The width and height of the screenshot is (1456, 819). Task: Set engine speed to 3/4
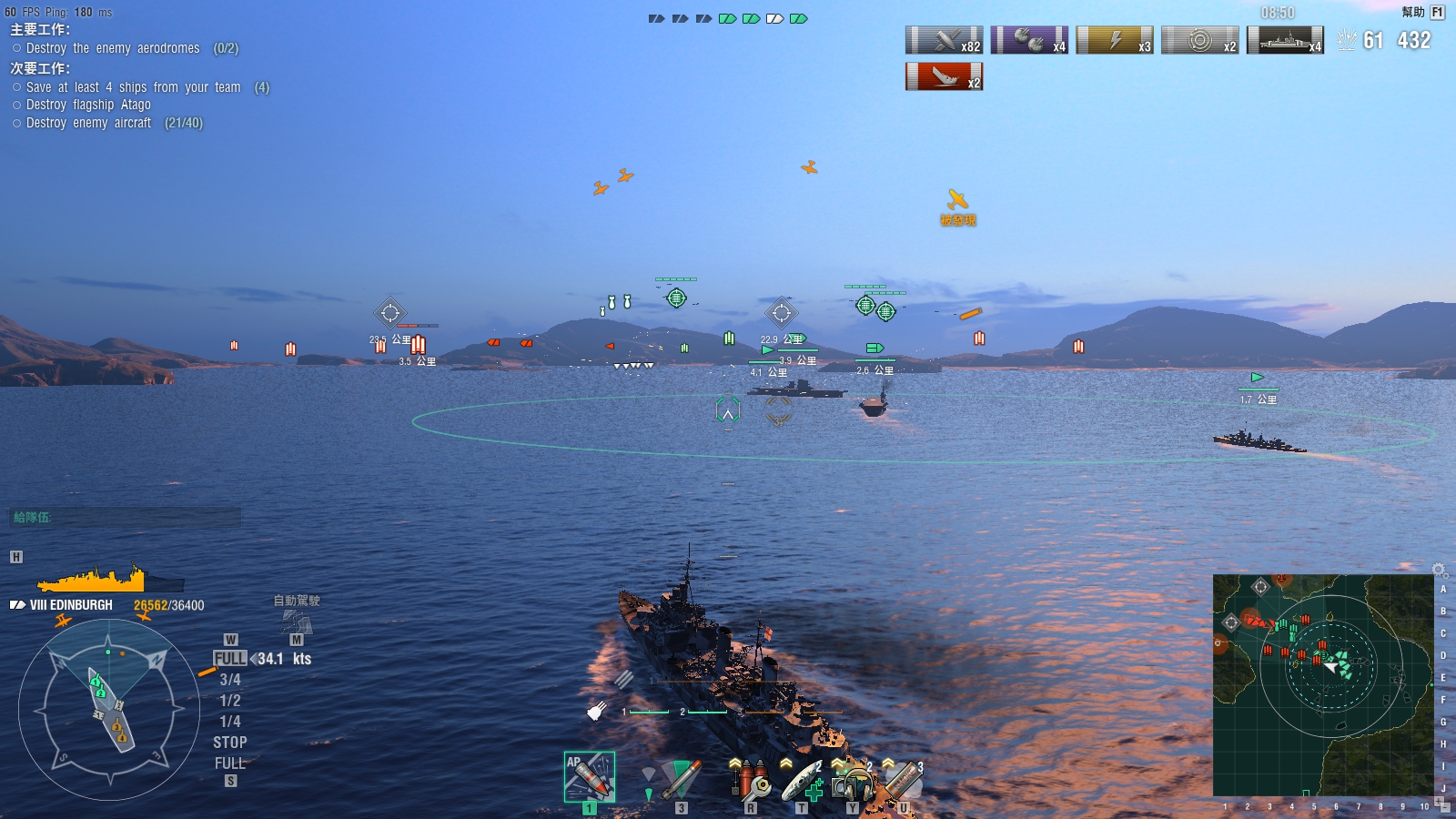[229, 680]
